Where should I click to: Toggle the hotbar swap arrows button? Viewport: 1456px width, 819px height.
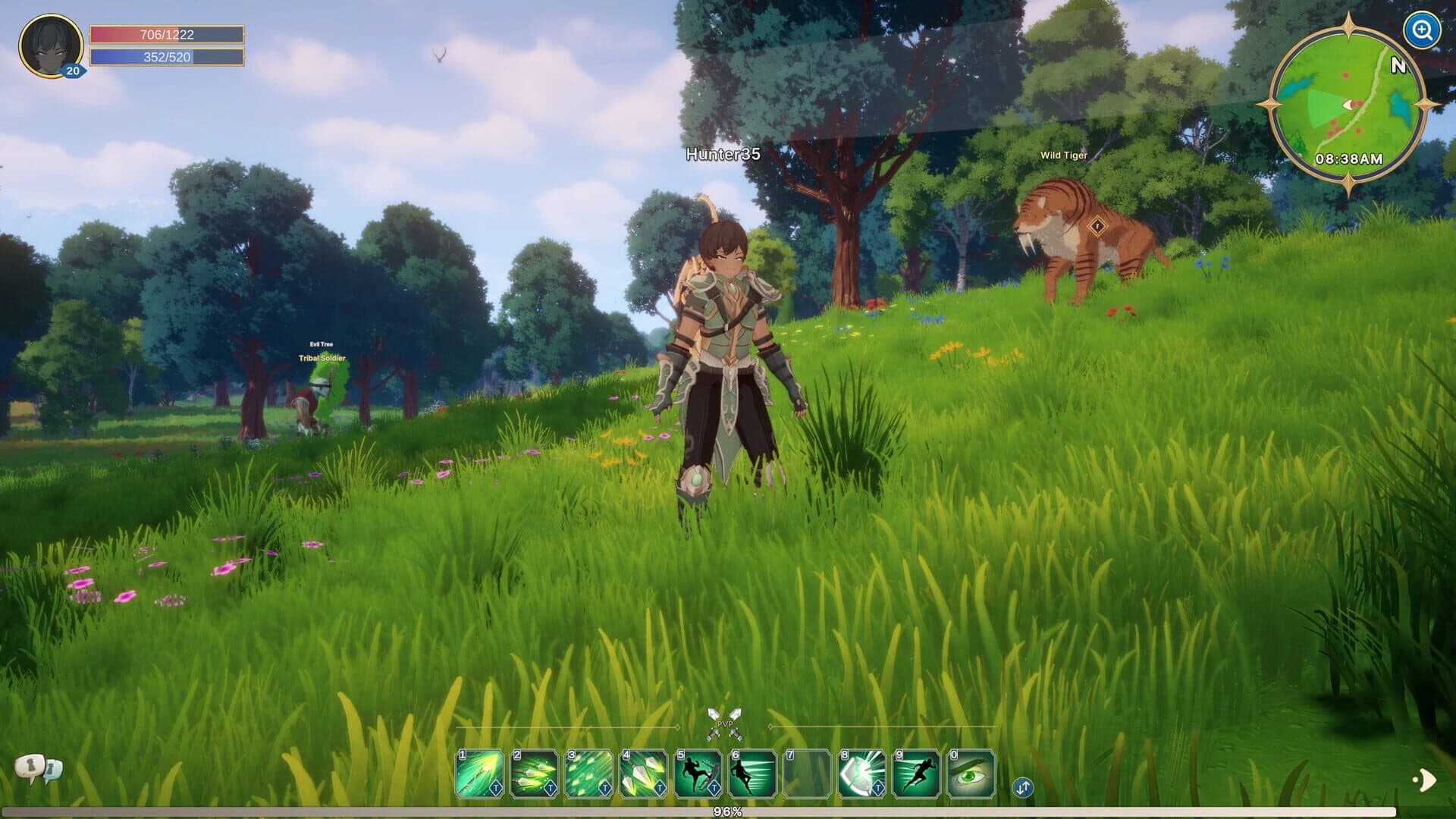[x=1022, y=787]
